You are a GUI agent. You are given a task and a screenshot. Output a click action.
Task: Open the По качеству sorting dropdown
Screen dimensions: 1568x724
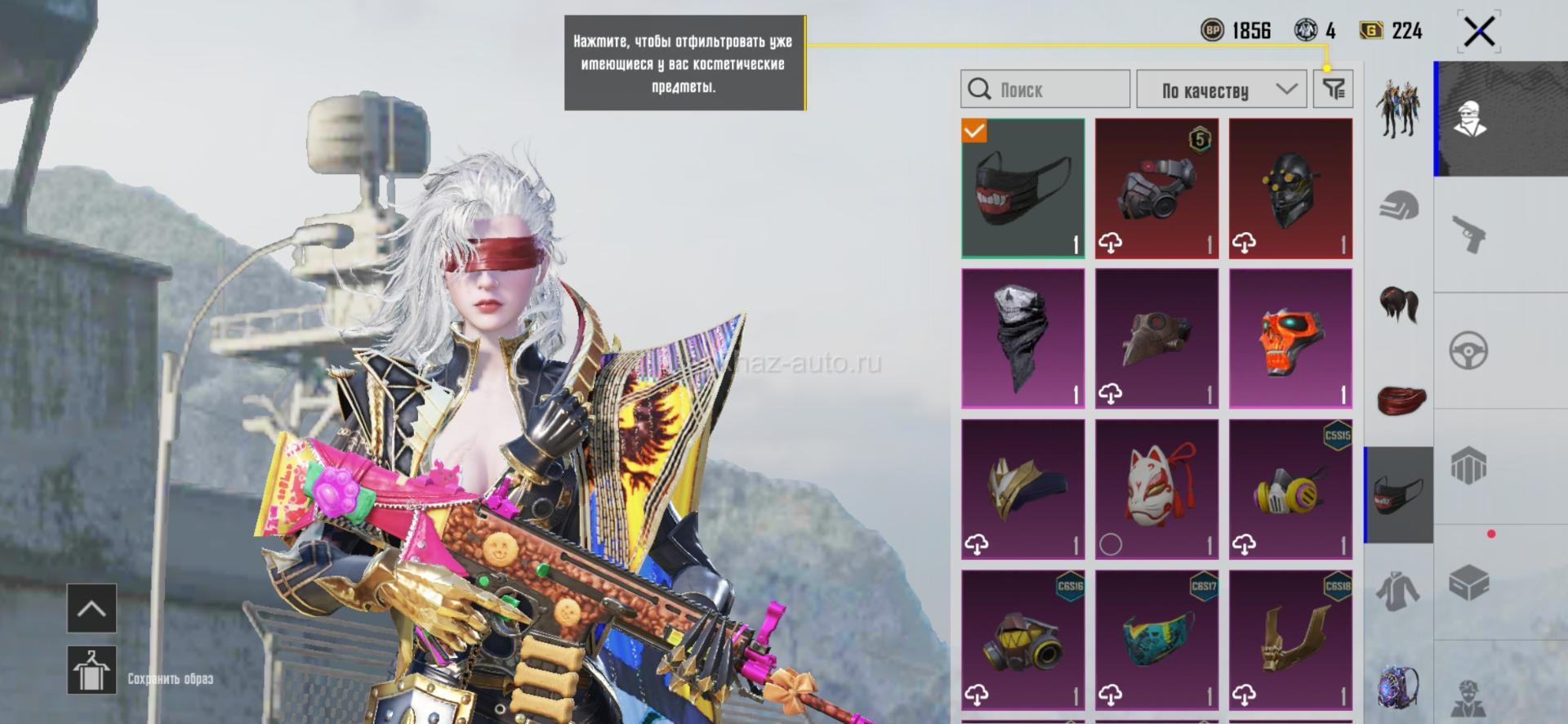1222,89
